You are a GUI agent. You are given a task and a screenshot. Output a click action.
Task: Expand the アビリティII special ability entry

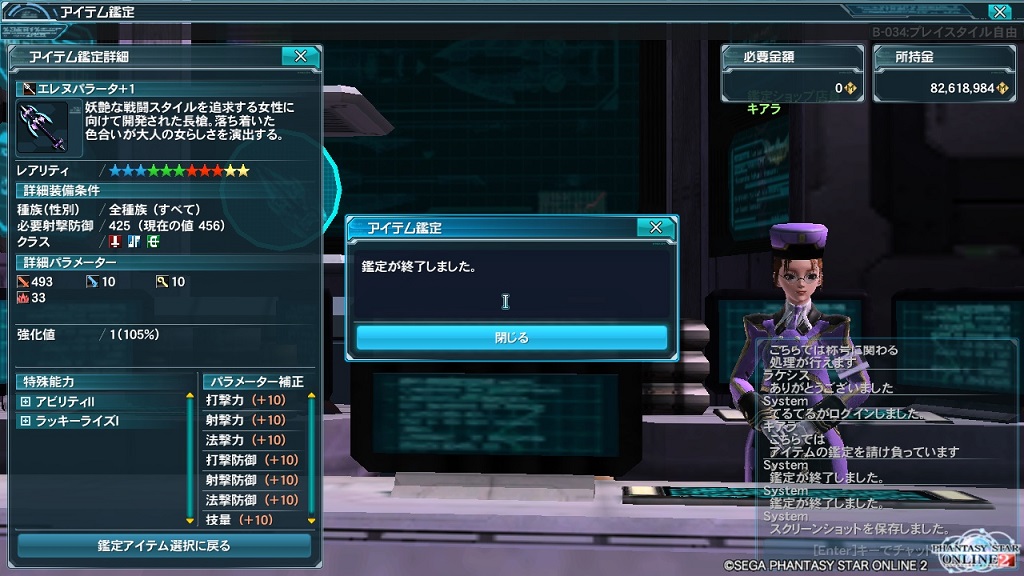[25, 401]
